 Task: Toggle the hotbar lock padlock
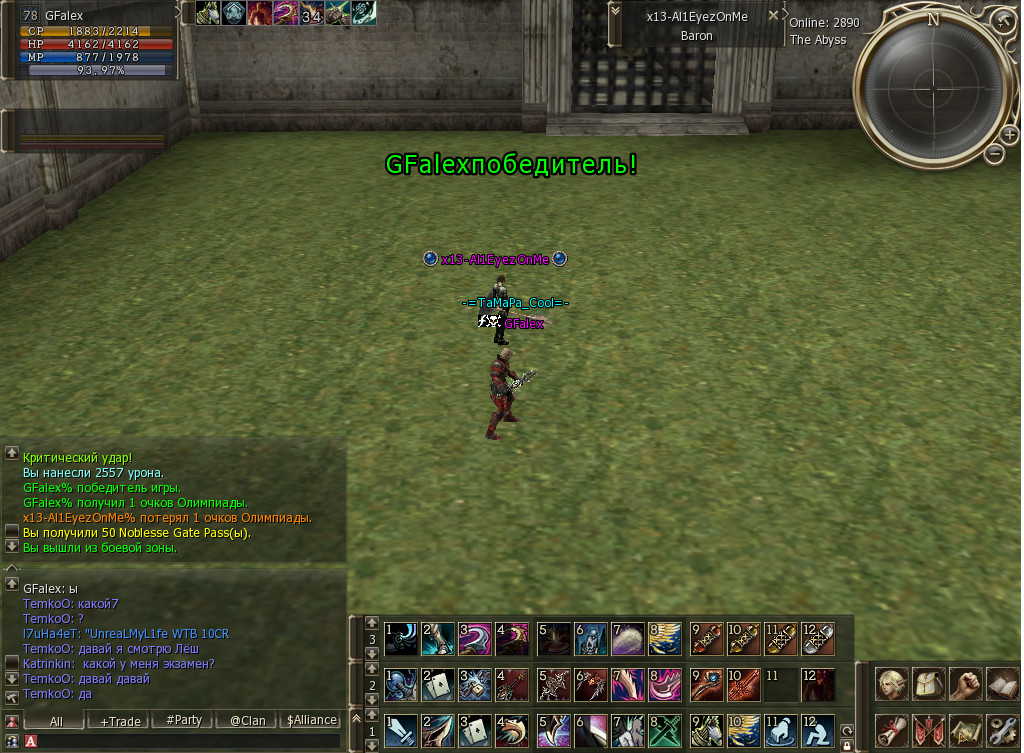tap(847, 745)
